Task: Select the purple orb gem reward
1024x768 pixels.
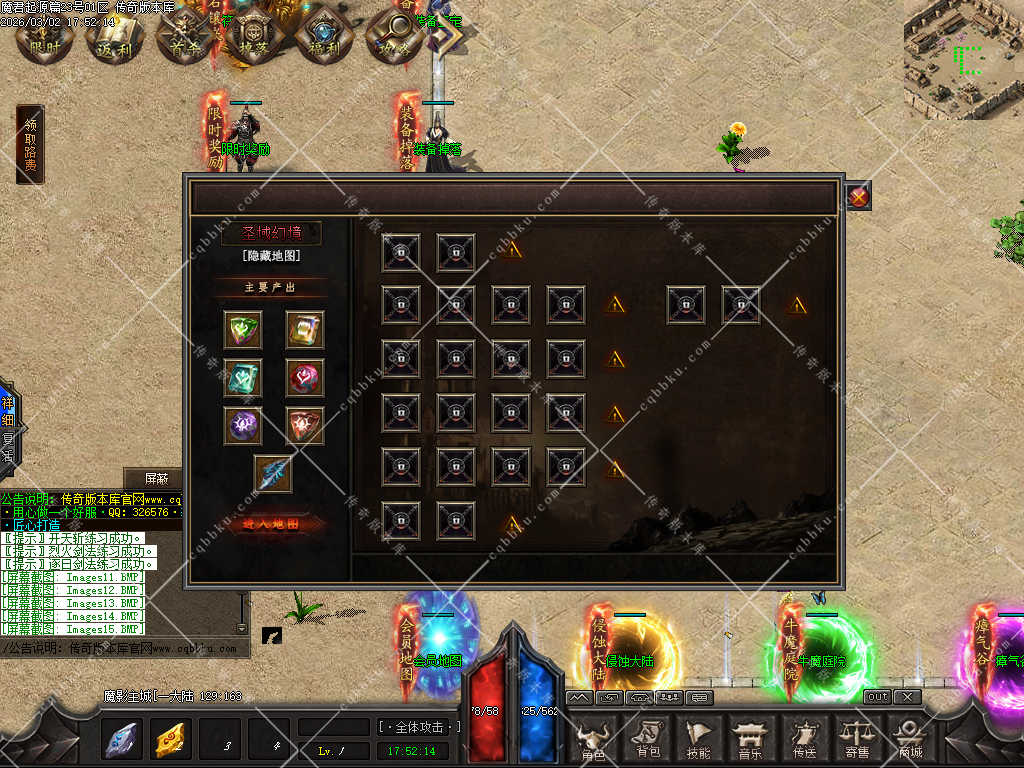Action: [243, 425]
